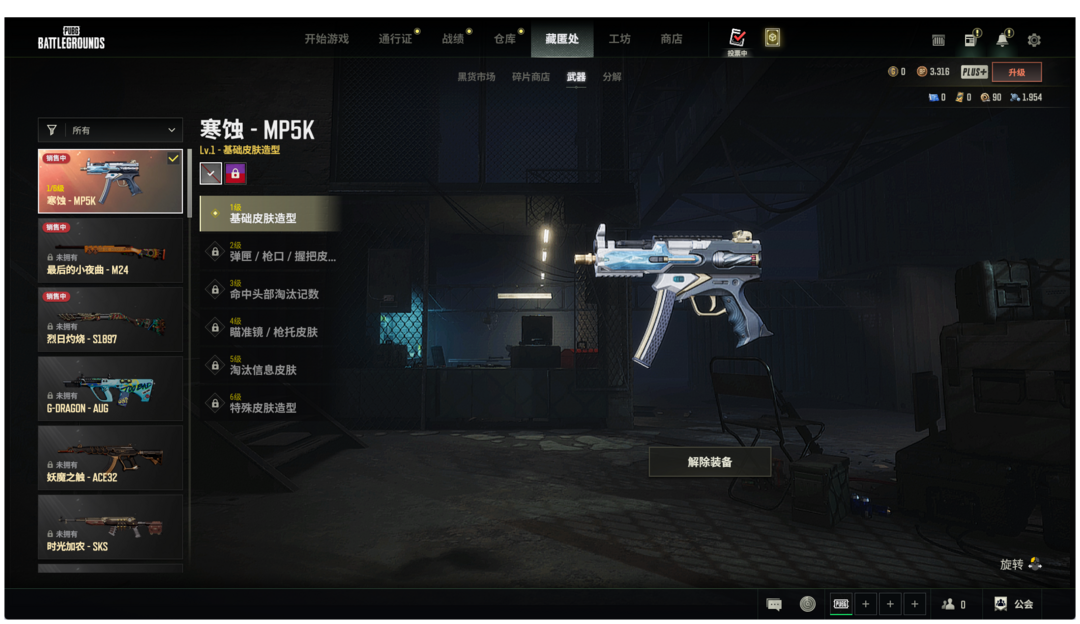The height and width of the screenshot is (624, 1080).
Task: Go to the 仓库 tab
Action: coord(505,39)
